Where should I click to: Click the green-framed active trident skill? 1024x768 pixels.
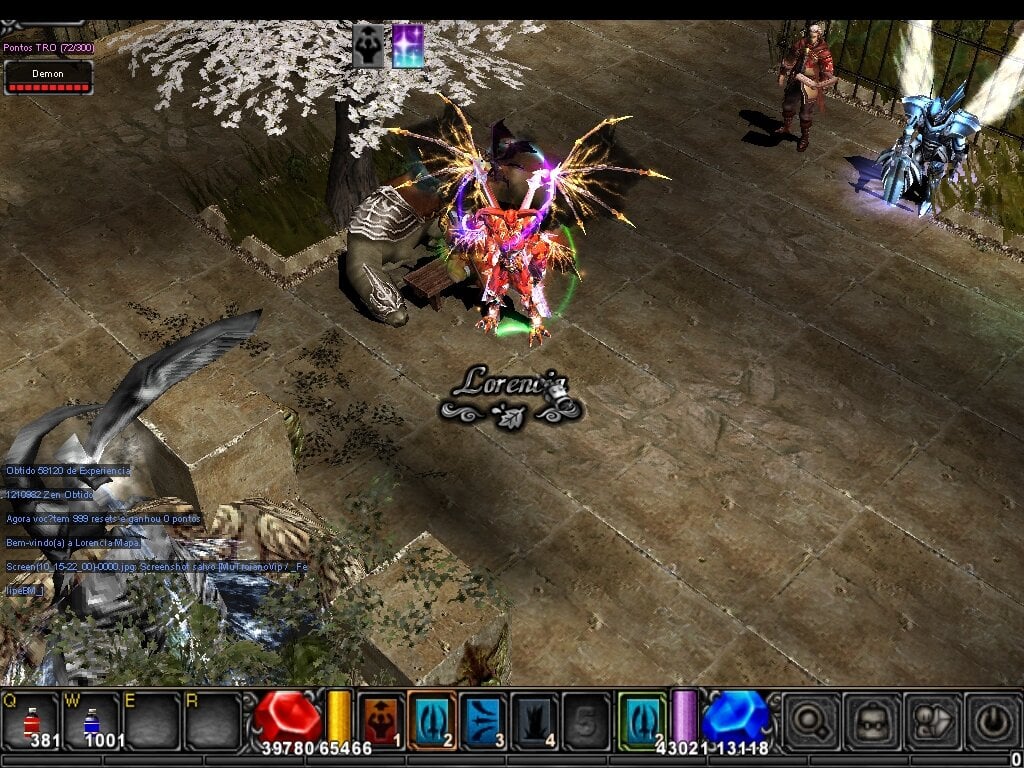[x=642, y=719]
